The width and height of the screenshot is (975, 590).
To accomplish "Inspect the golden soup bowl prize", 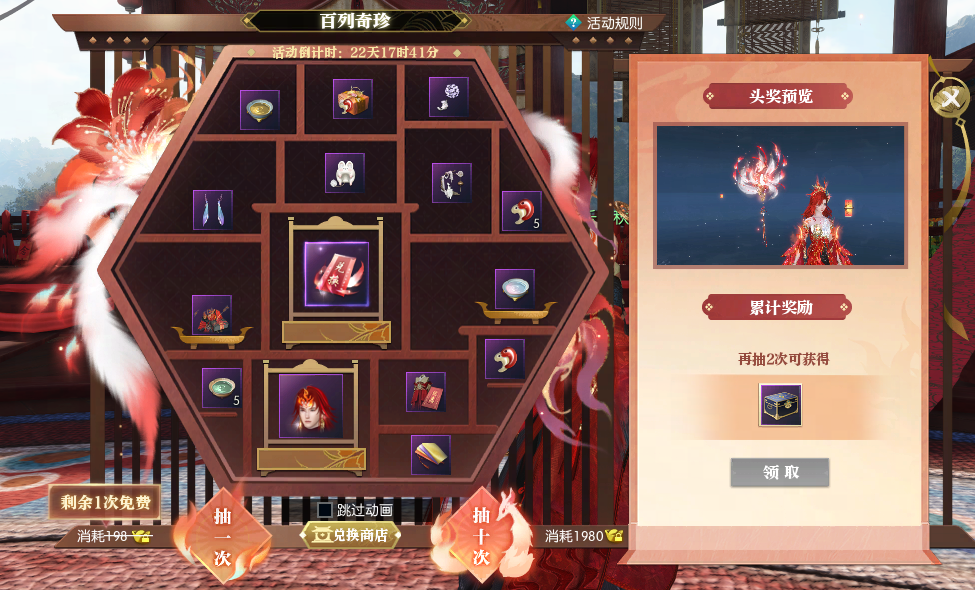I will point(260,109).
